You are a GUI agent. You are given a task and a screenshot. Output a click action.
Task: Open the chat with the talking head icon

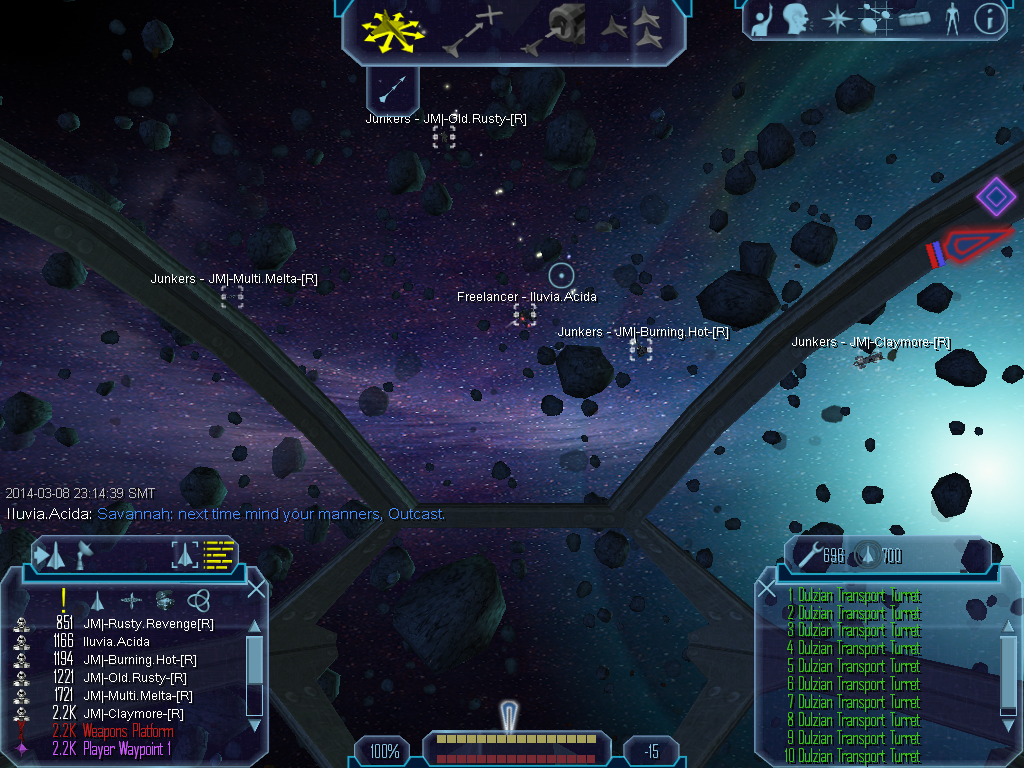(x=796, y=19)
